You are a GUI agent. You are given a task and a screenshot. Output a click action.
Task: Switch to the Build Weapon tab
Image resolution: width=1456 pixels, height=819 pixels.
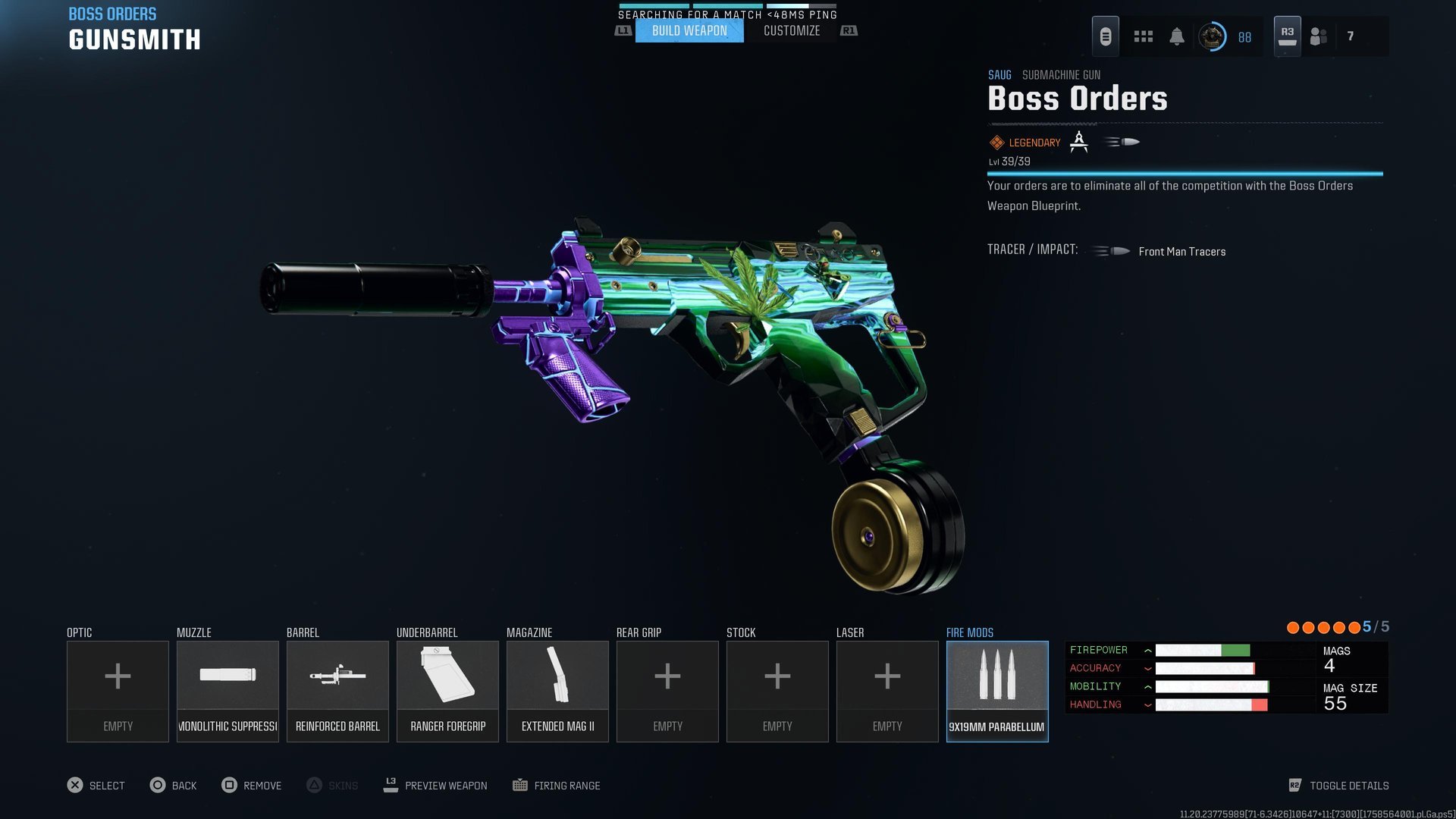click(689, 31)
